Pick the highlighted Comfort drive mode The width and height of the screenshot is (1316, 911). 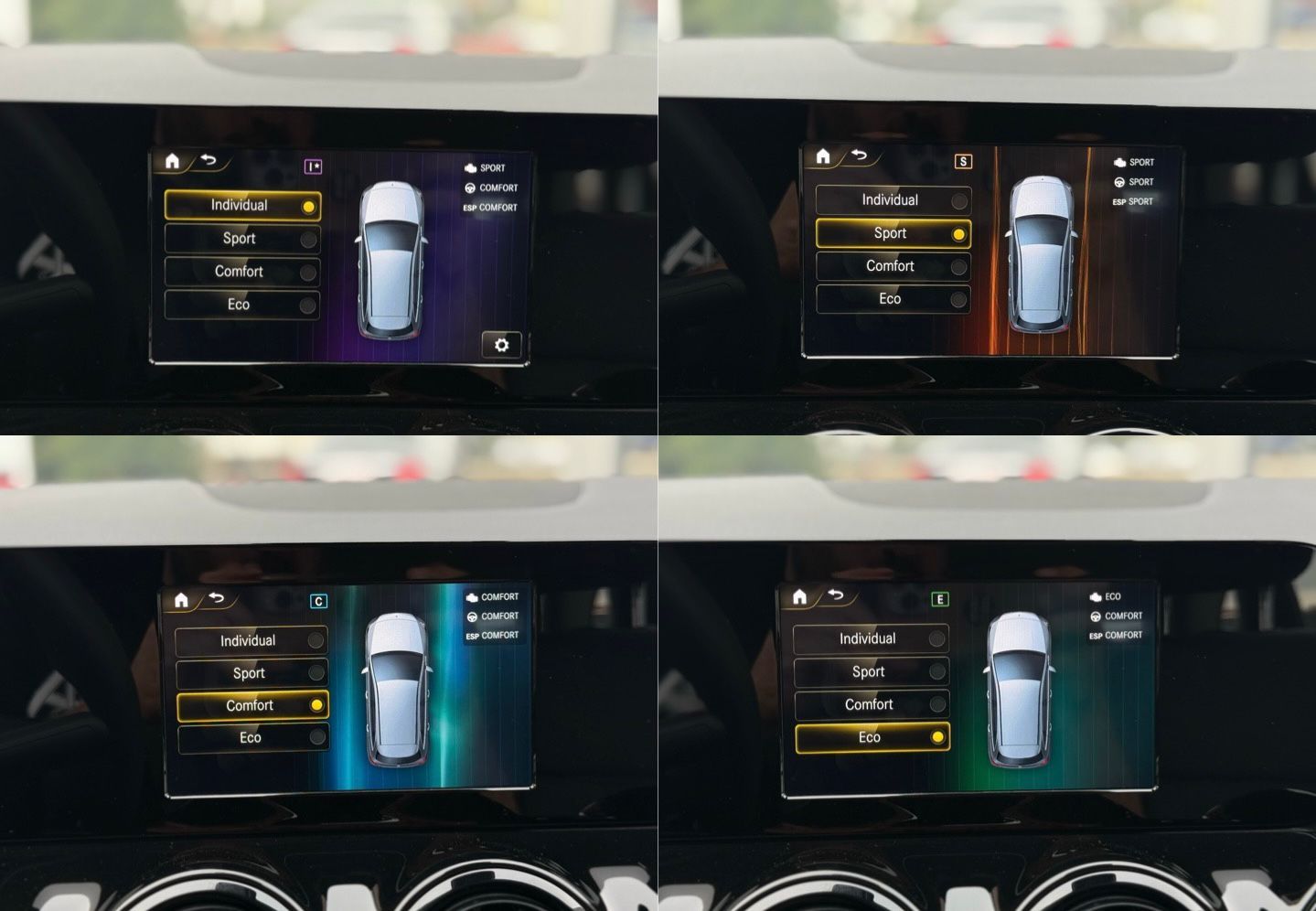pyautogui.click(x=251, y=705)
